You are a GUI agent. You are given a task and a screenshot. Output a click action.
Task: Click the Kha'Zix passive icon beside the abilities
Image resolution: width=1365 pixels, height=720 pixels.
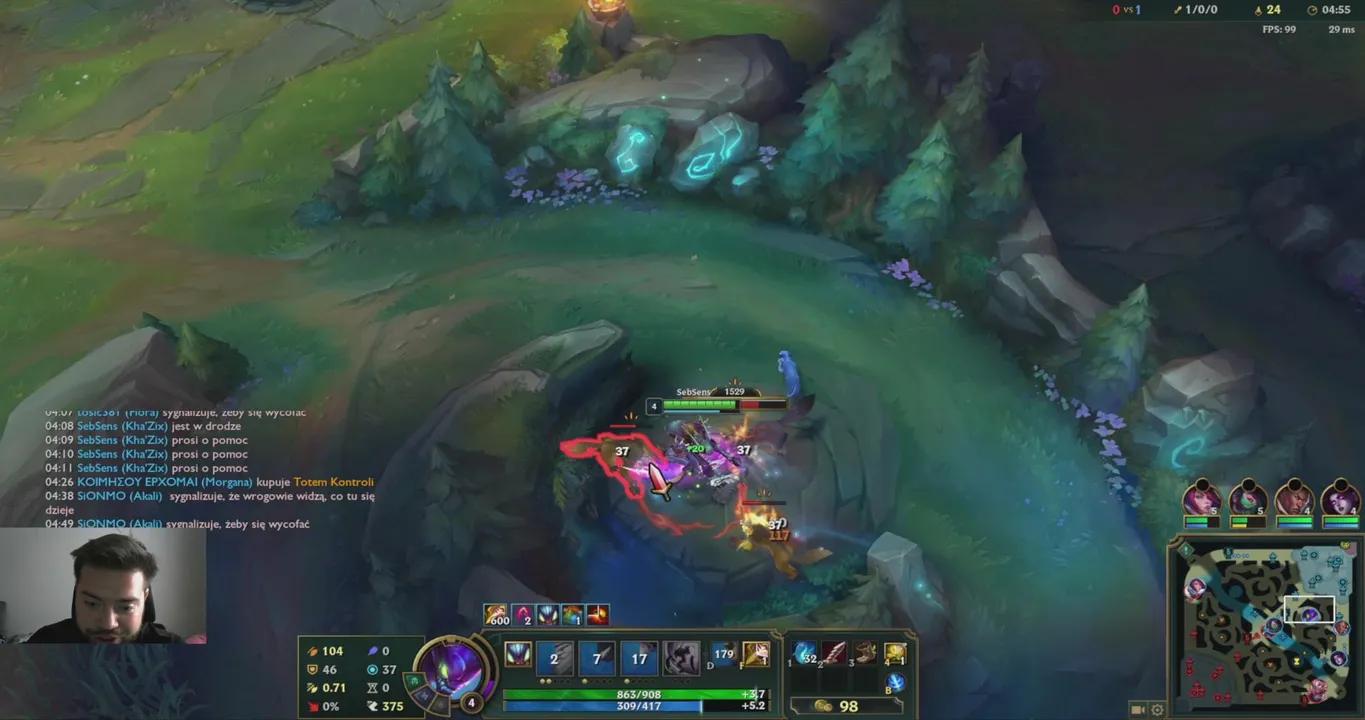(519, 654)
